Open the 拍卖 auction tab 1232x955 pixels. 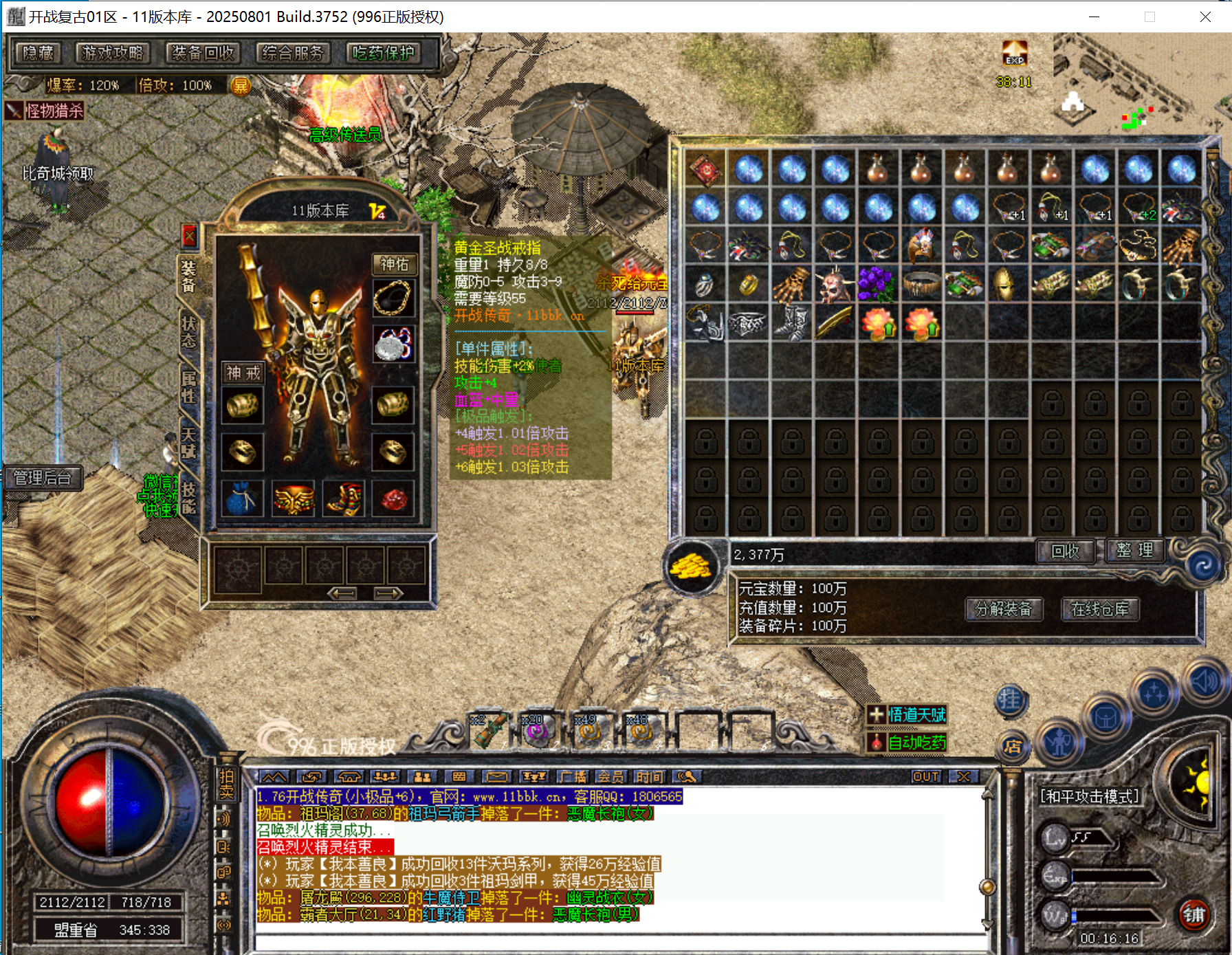pyautogui.click(x=226, y=784)
